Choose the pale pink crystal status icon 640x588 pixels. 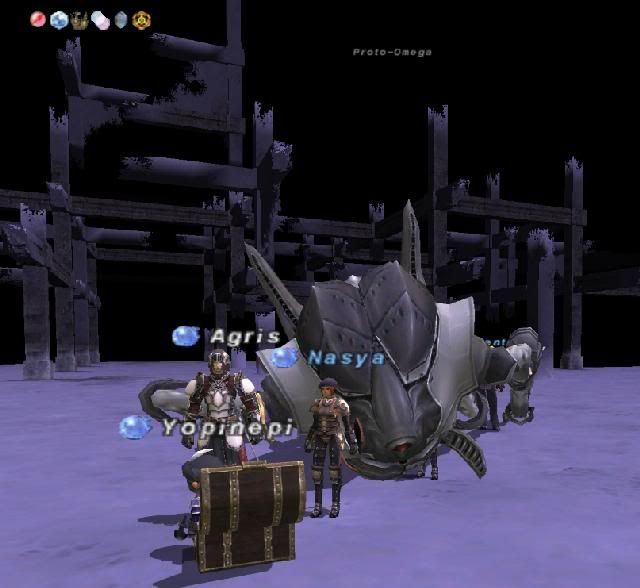click(x=100, y=19)
